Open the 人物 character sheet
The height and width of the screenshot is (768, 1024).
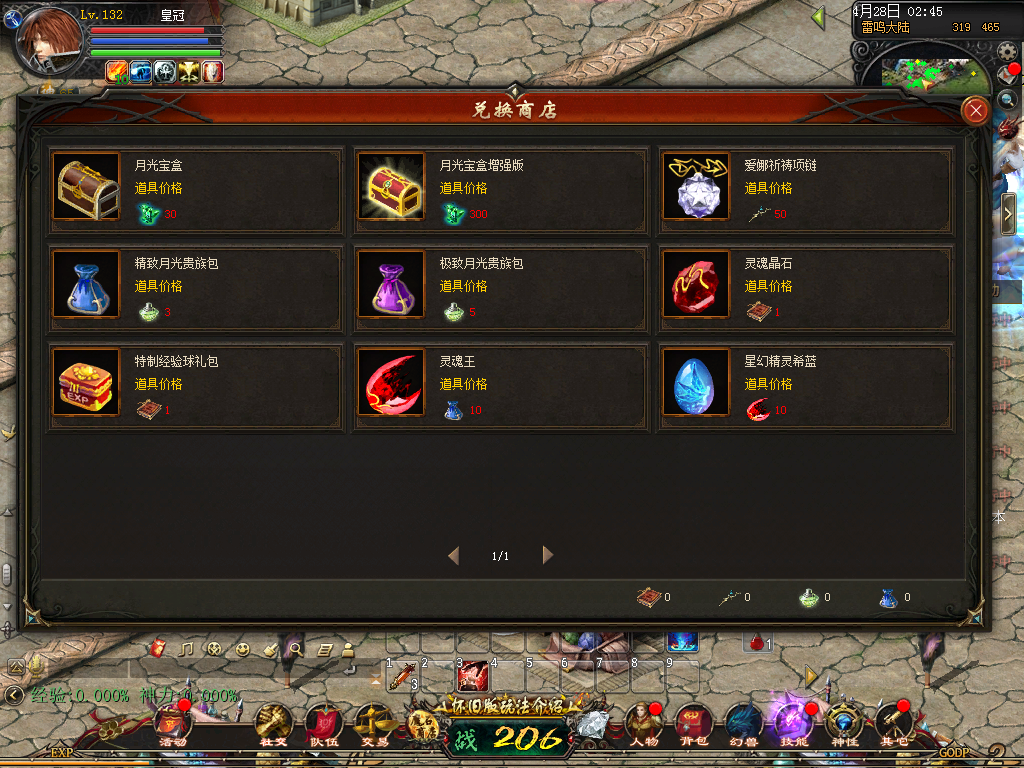pyautogui.click(x=643, y=724)
